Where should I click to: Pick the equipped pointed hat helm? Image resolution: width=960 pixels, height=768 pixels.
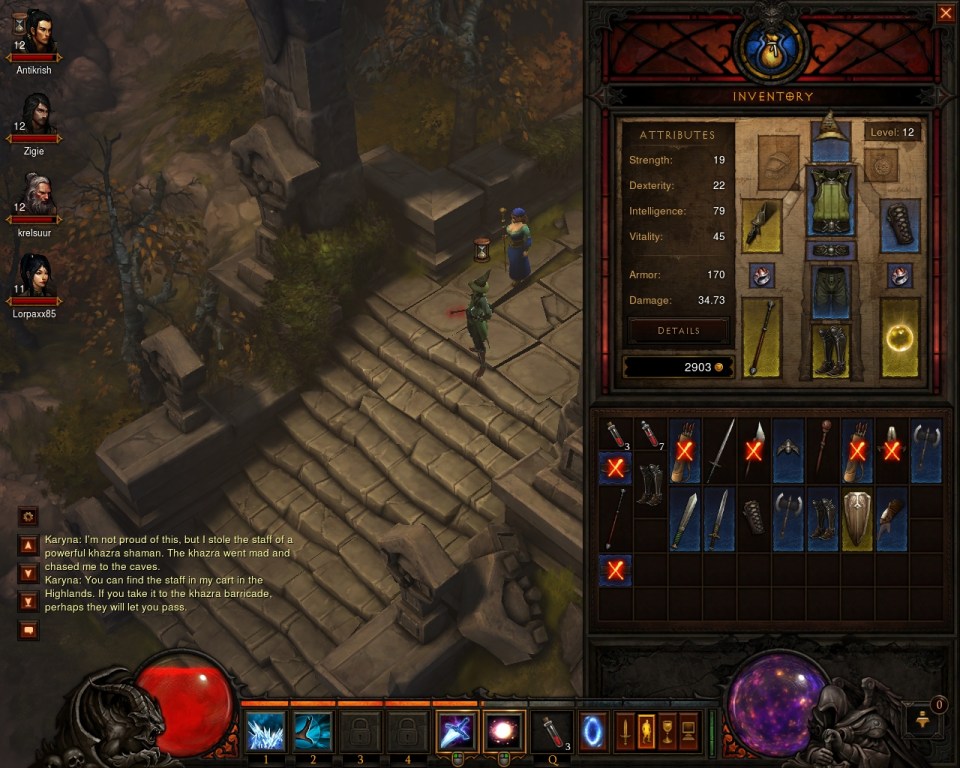click(x=830, y=129)
